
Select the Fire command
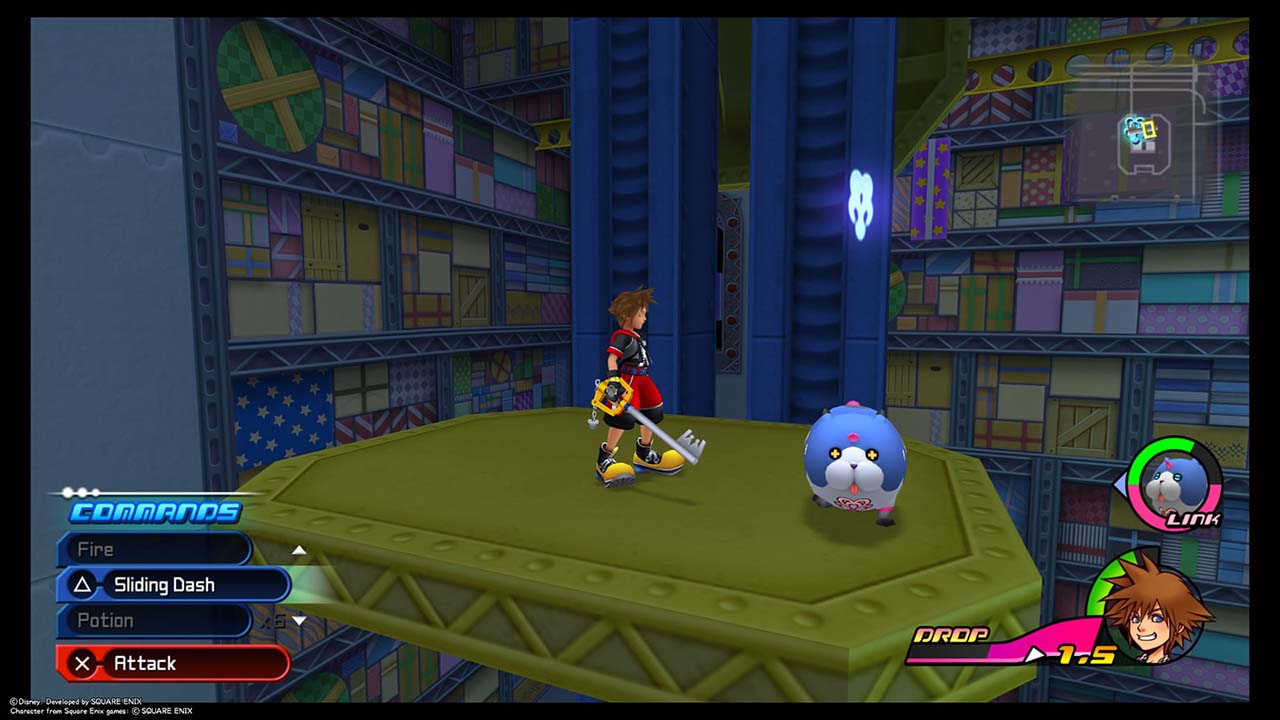point(153,549)
